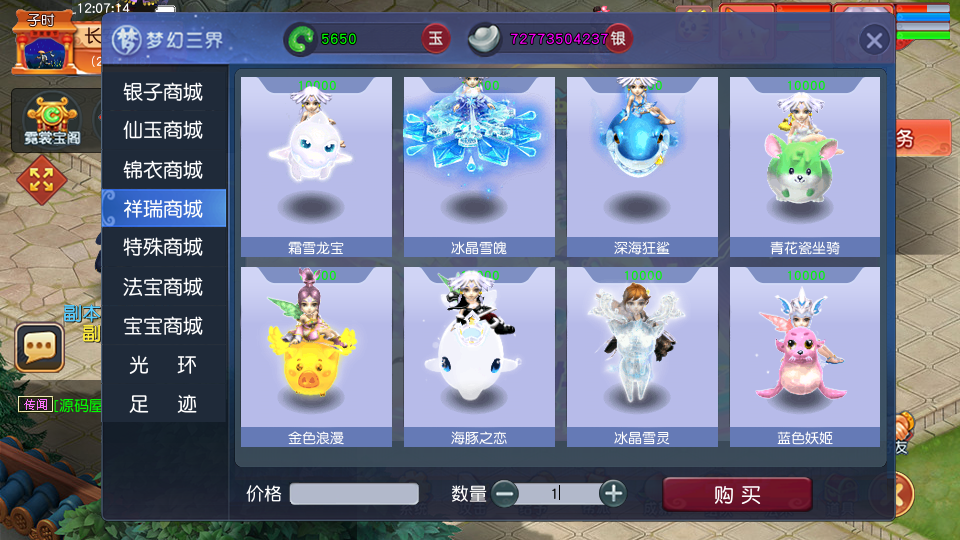Select the 锦衣商城 tab
Screen dimensions: 960x540
point(163,170)
